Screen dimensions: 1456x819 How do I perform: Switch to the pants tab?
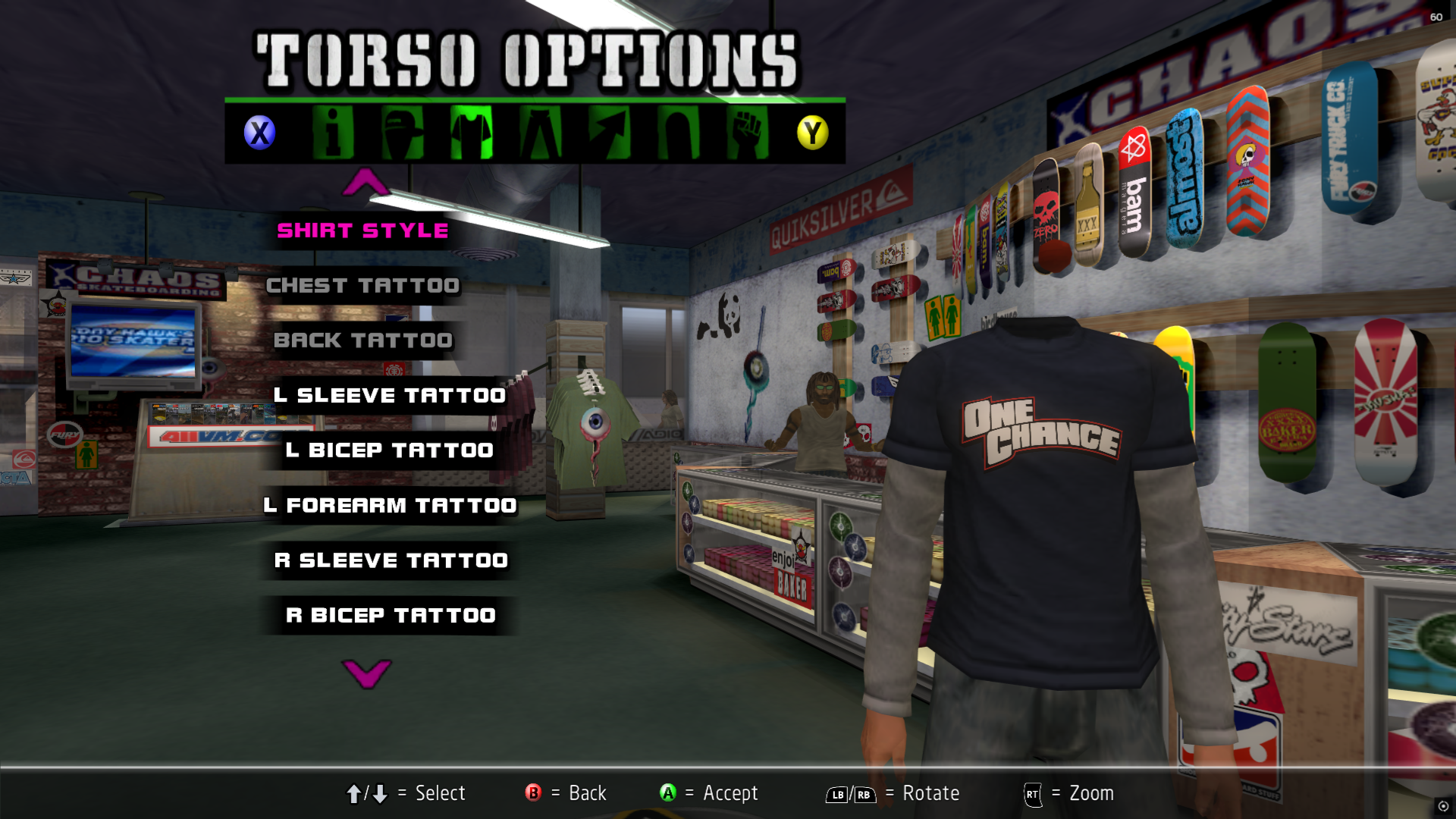[540, 133]
